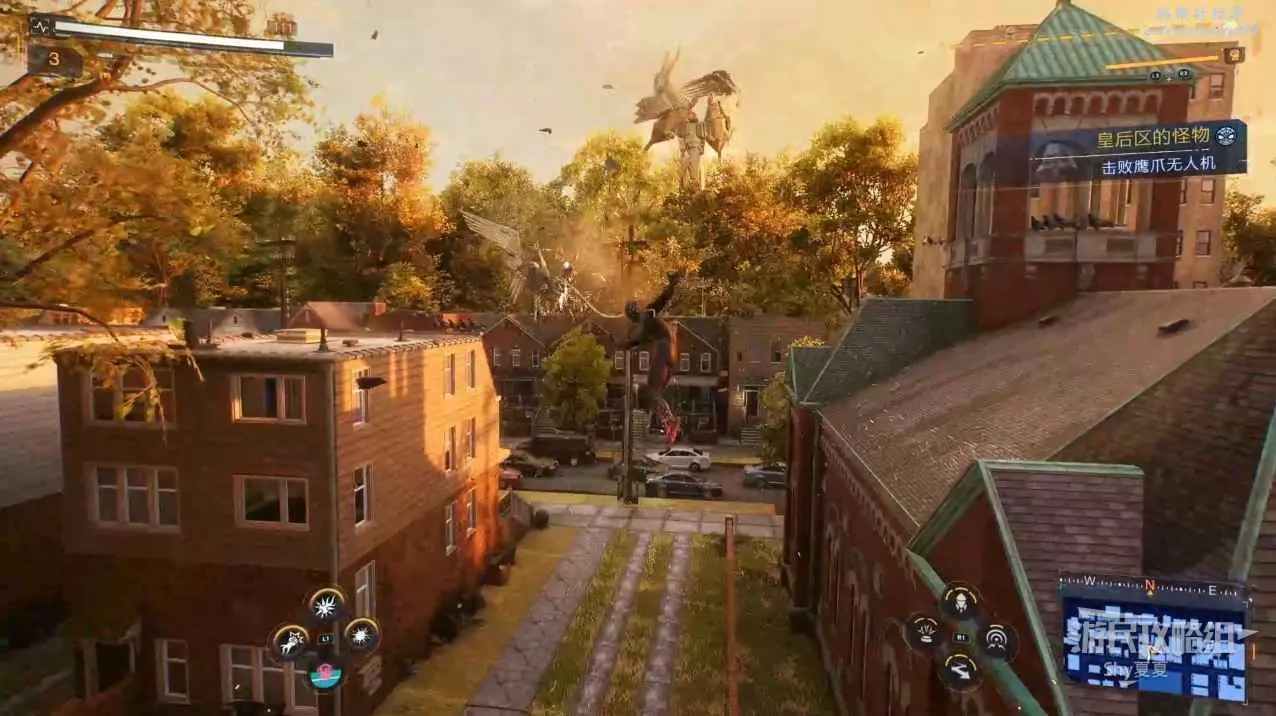The height and width of the screenshot is (716, 1276).
Task: Activate the top starburst ability icon
Action: (326, 605)
